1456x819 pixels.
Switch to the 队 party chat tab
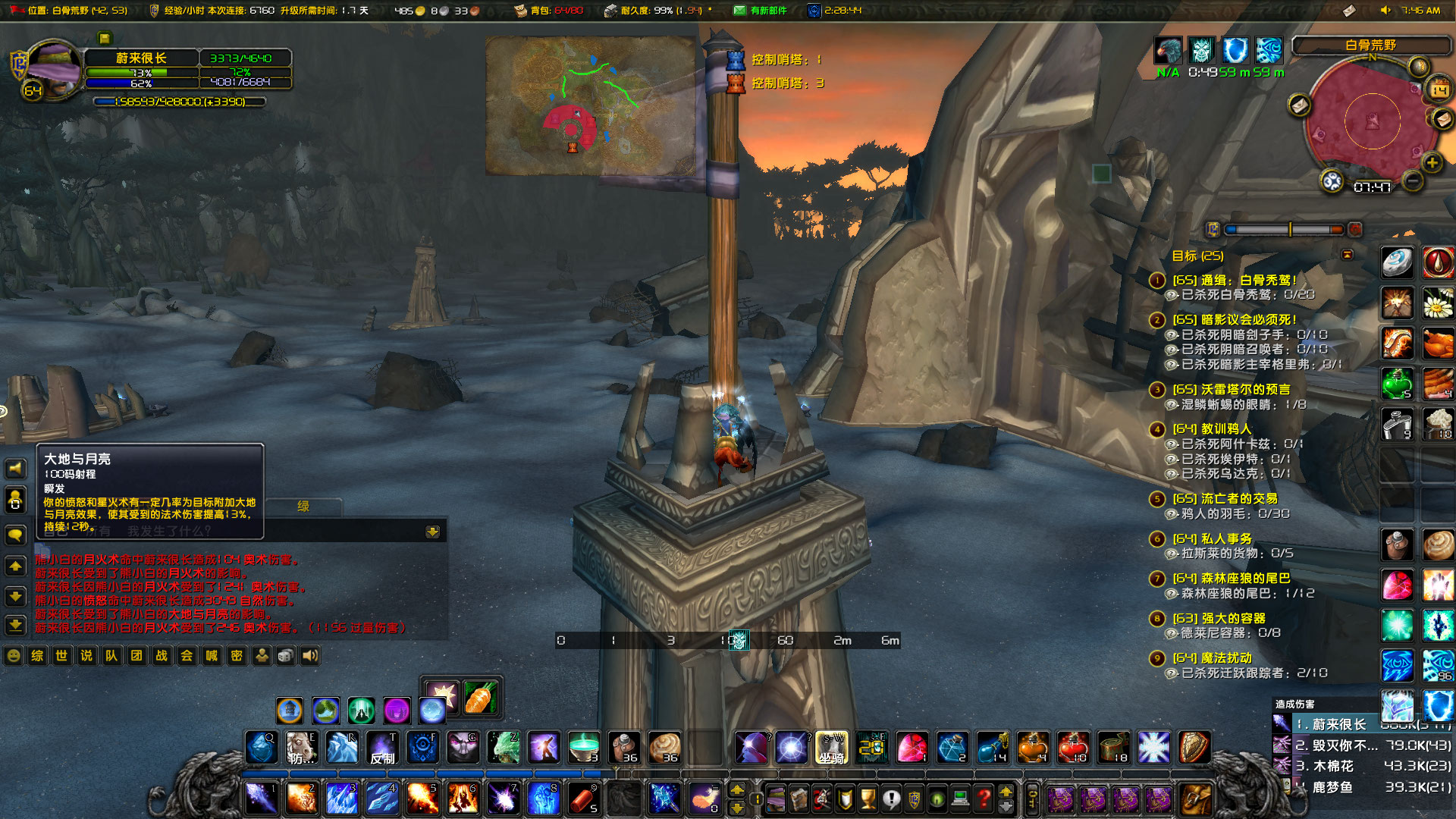110,656
